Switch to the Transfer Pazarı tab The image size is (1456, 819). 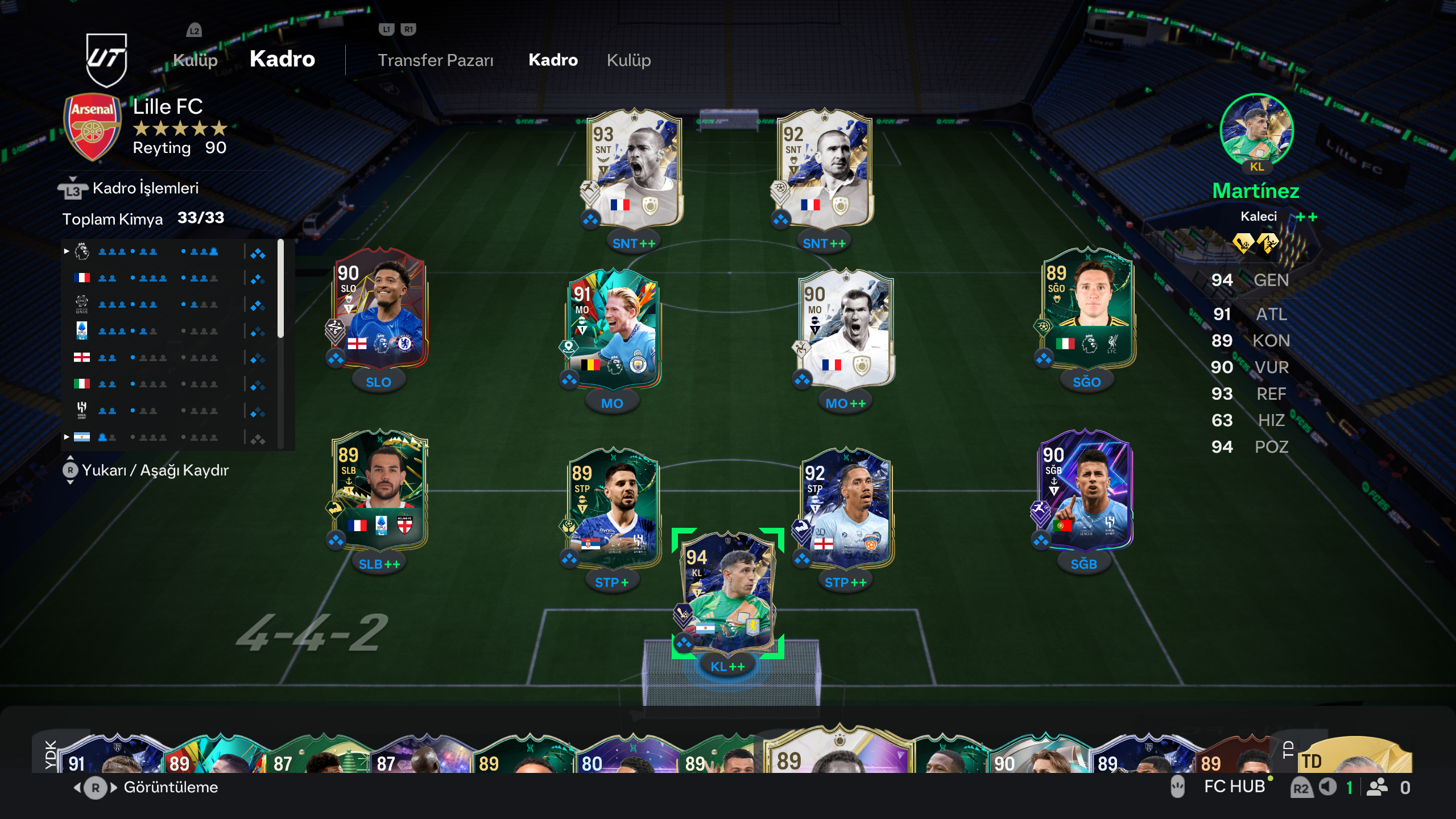tap(435, 60)
